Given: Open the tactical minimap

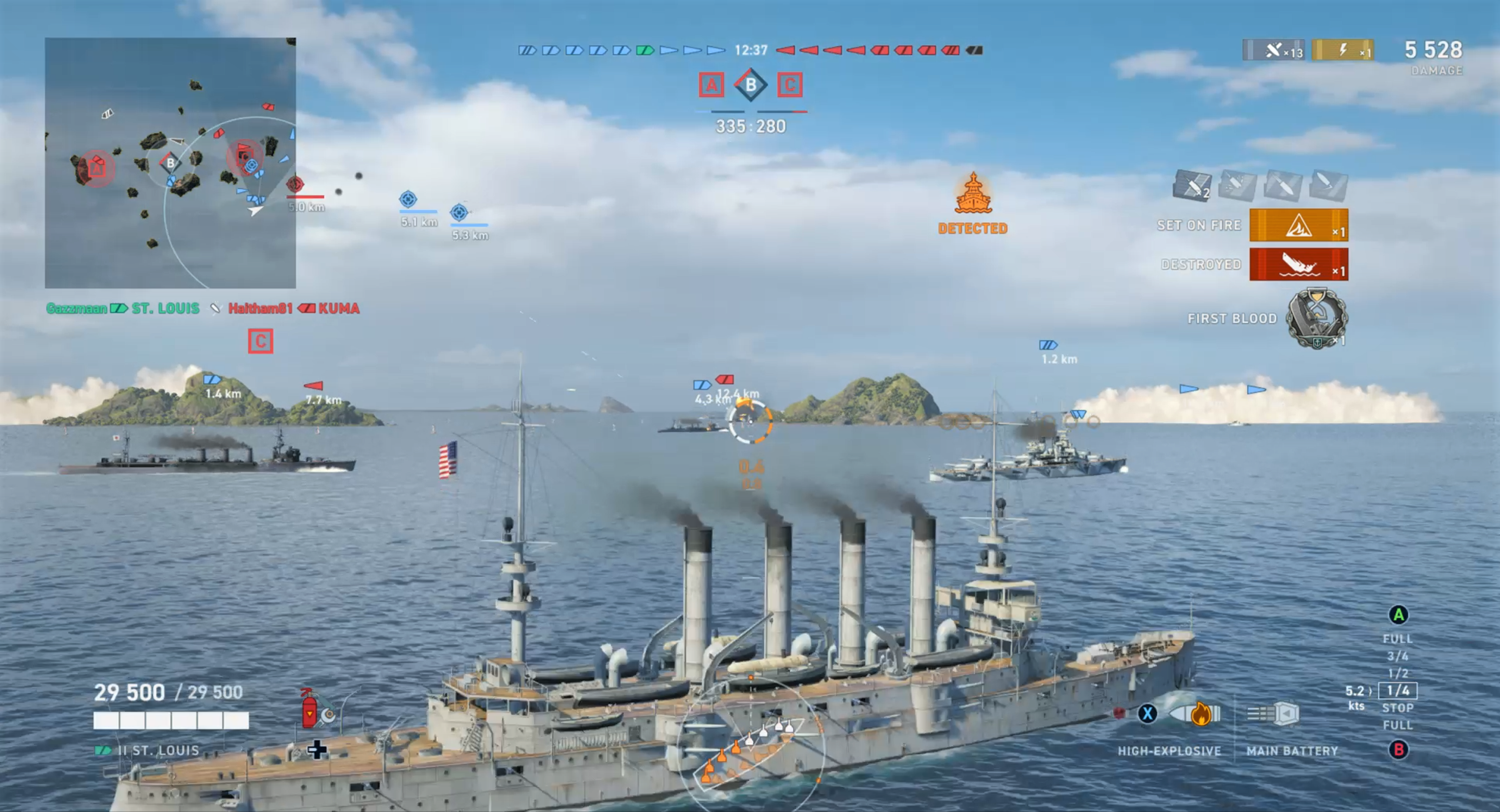Looking at the screenshot, I should (170, 163).
